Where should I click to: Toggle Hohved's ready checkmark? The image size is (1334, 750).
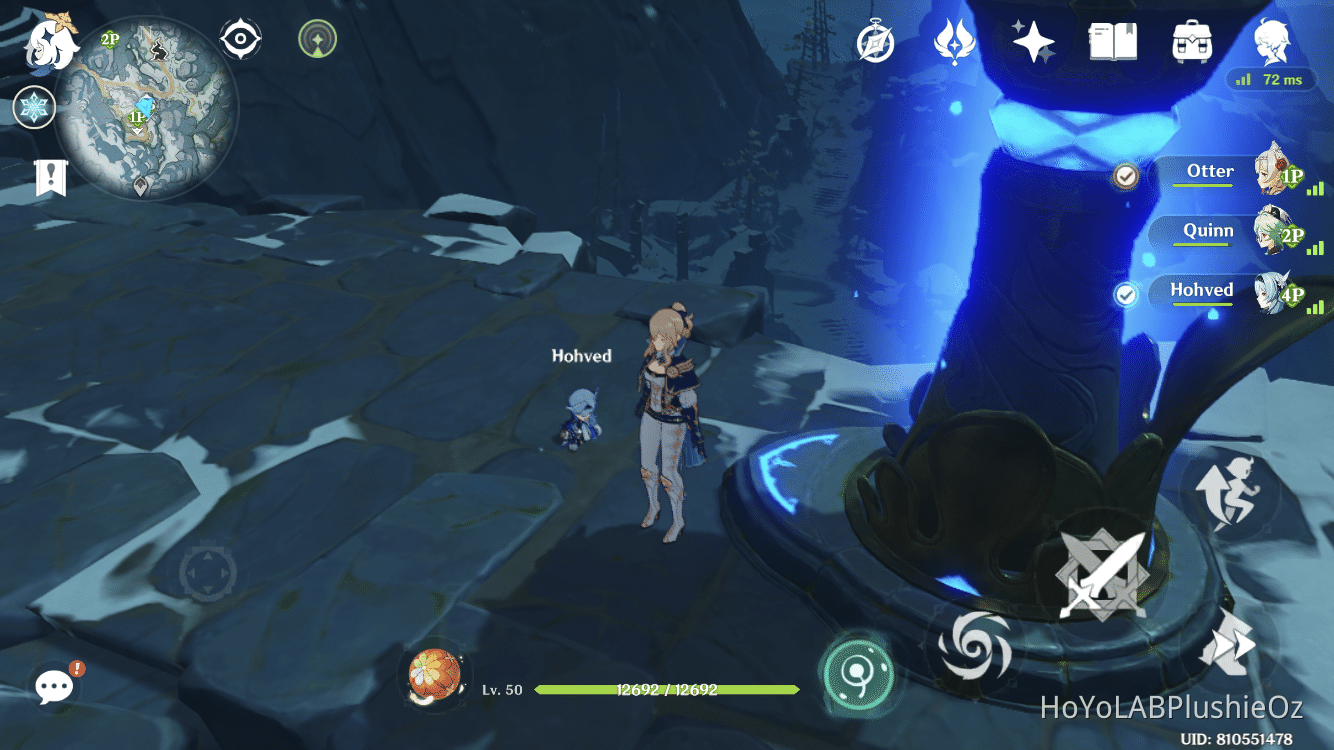point(1127,296)
